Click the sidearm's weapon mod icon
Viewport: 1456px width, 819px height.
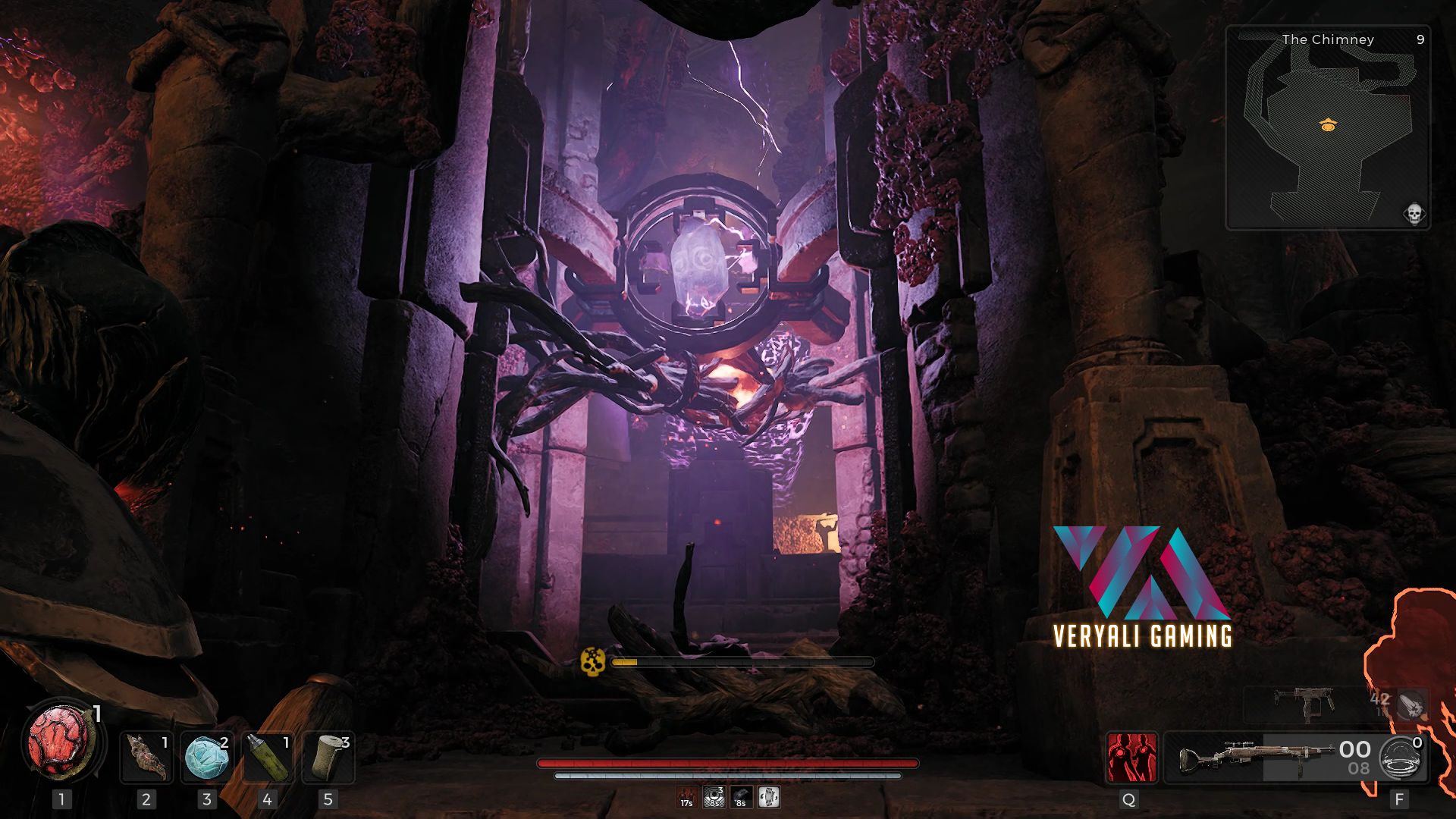1413,705
